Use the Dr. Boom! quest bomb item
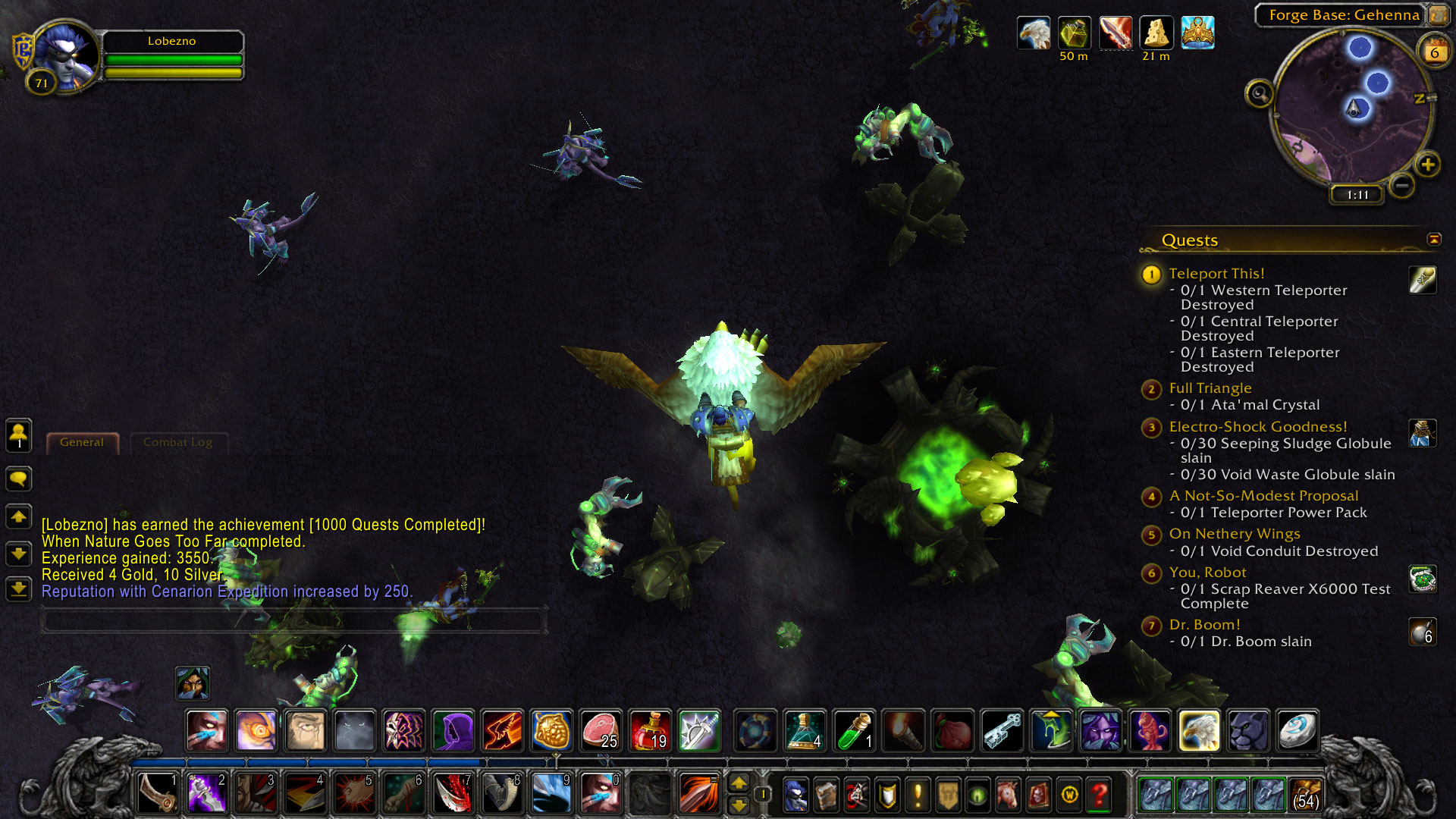 [x=1422, y=632]
